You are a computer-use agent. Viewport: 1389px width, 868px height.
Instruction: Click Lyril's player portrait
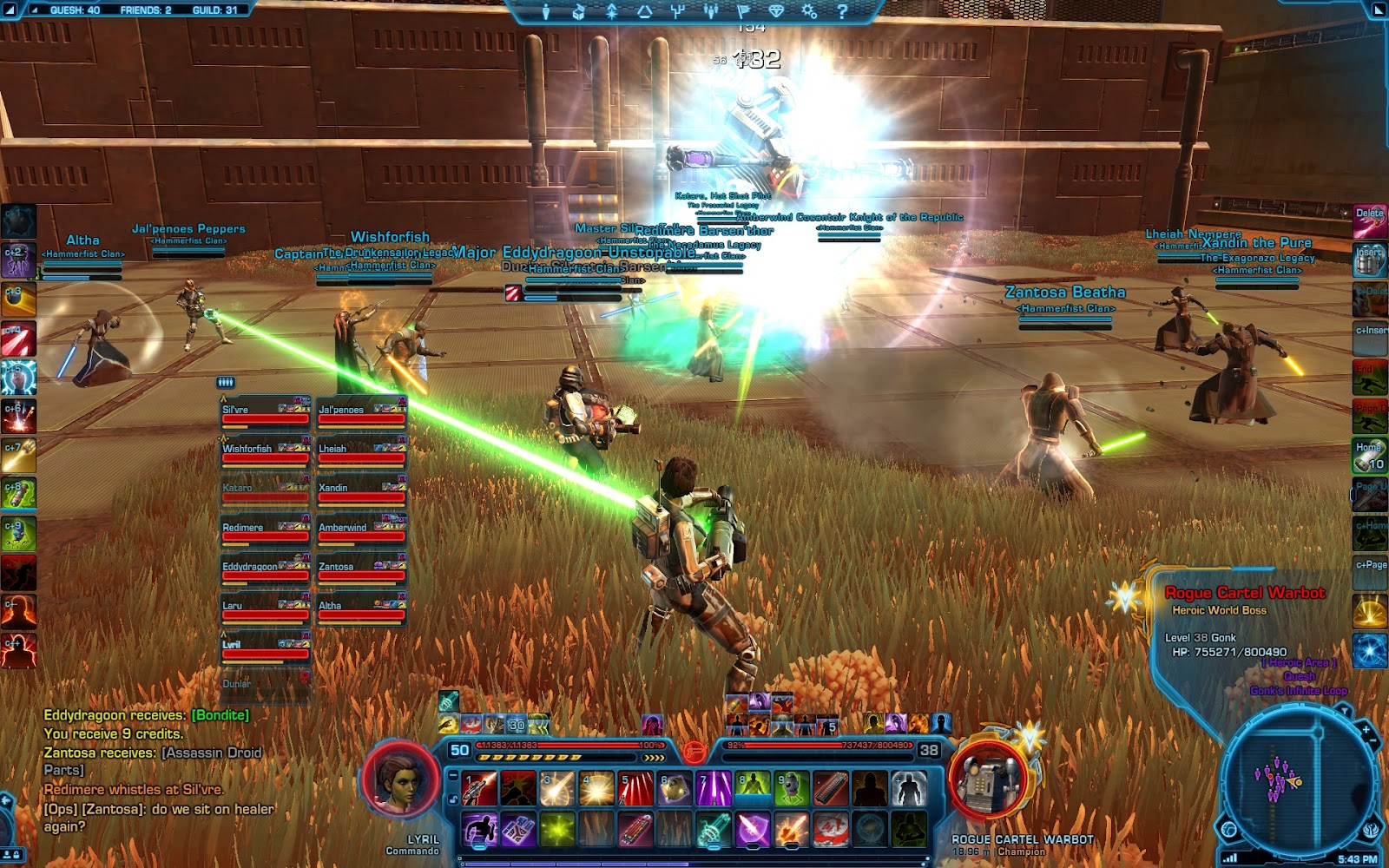click(401, 779)
